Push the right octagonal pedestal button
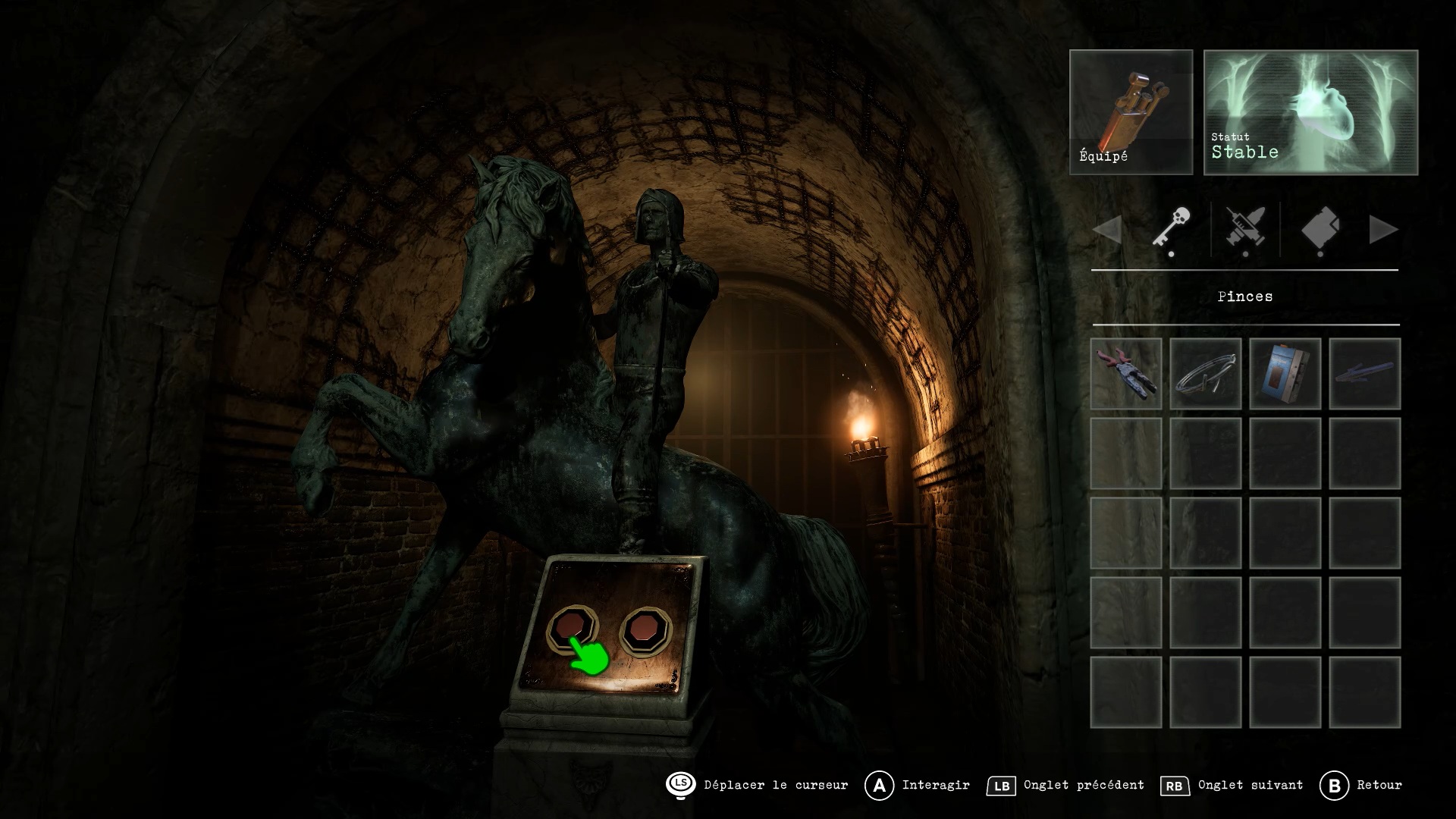 pos(646,629)
